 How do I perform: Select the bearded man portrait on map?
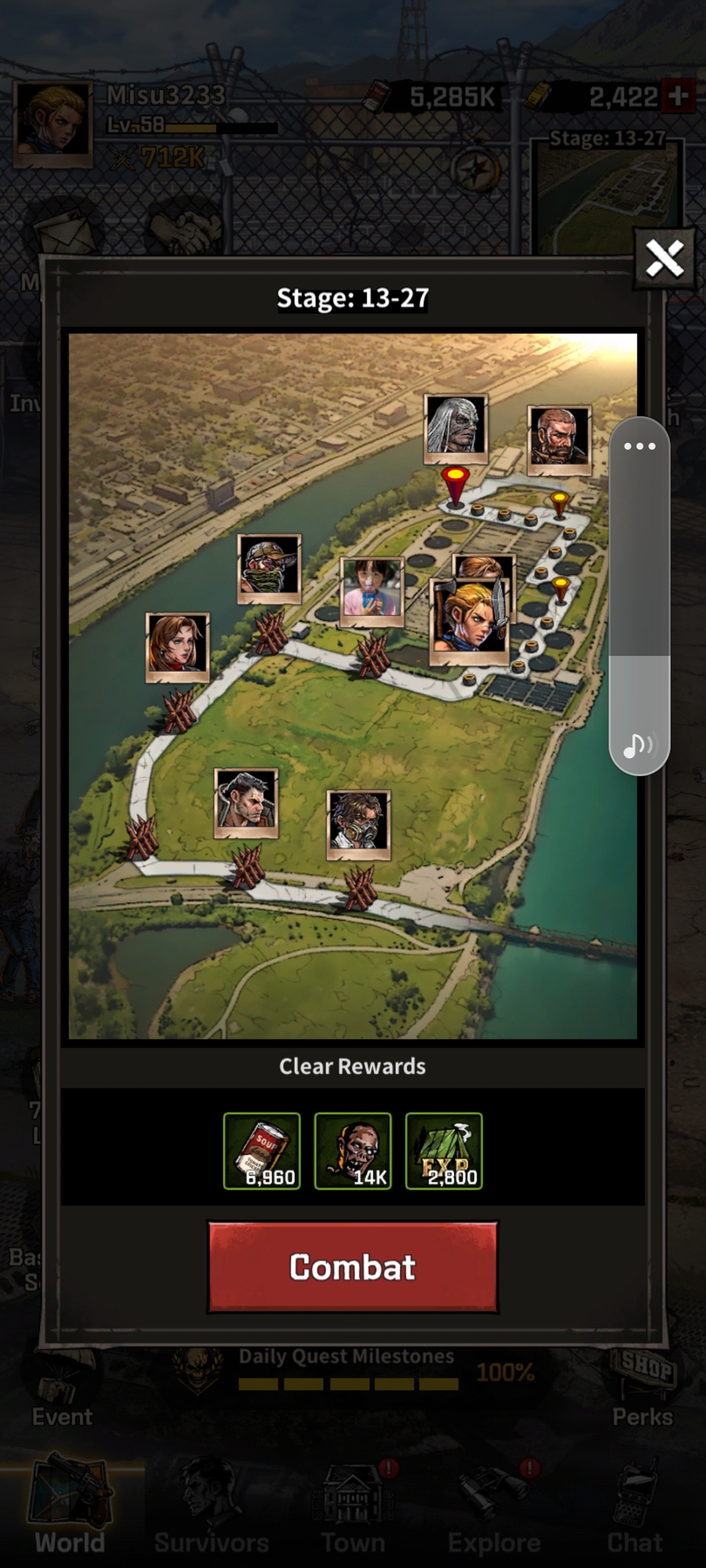(559, 438)
